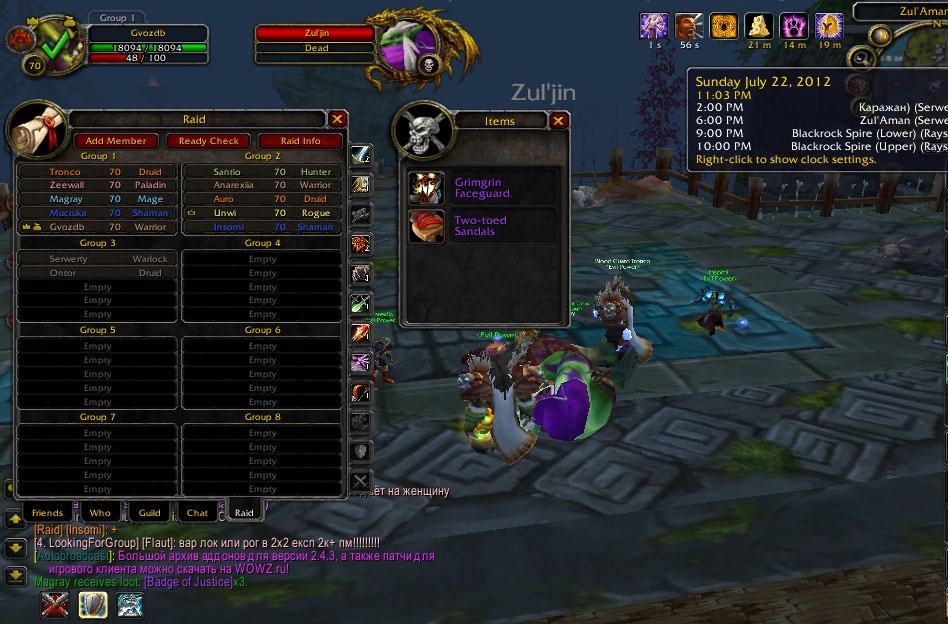Close the Items loot window

(x=559, y=121)
